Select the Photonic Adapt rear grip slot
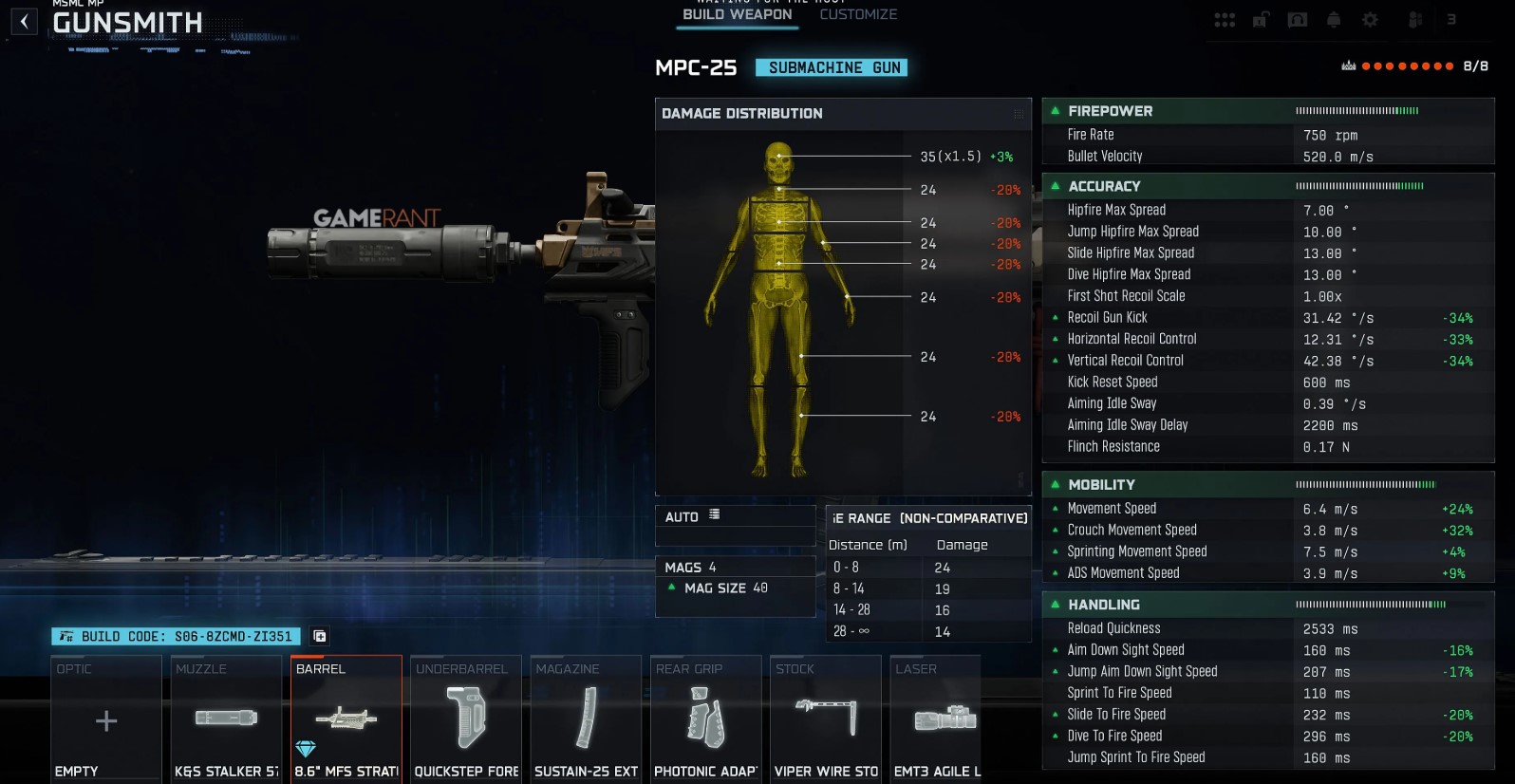The width and height of the screenshot is (1515, 784). (x=705, y=719)
